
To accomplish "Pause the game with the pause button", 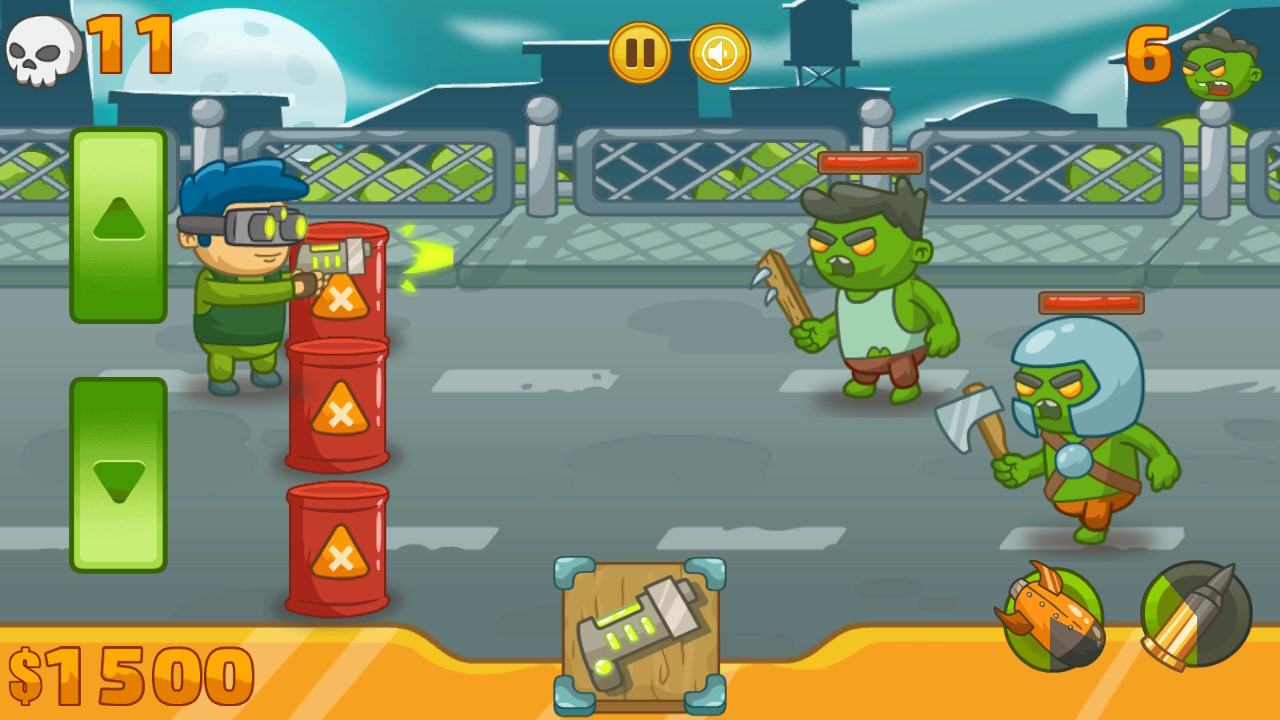I will (640, 52).
